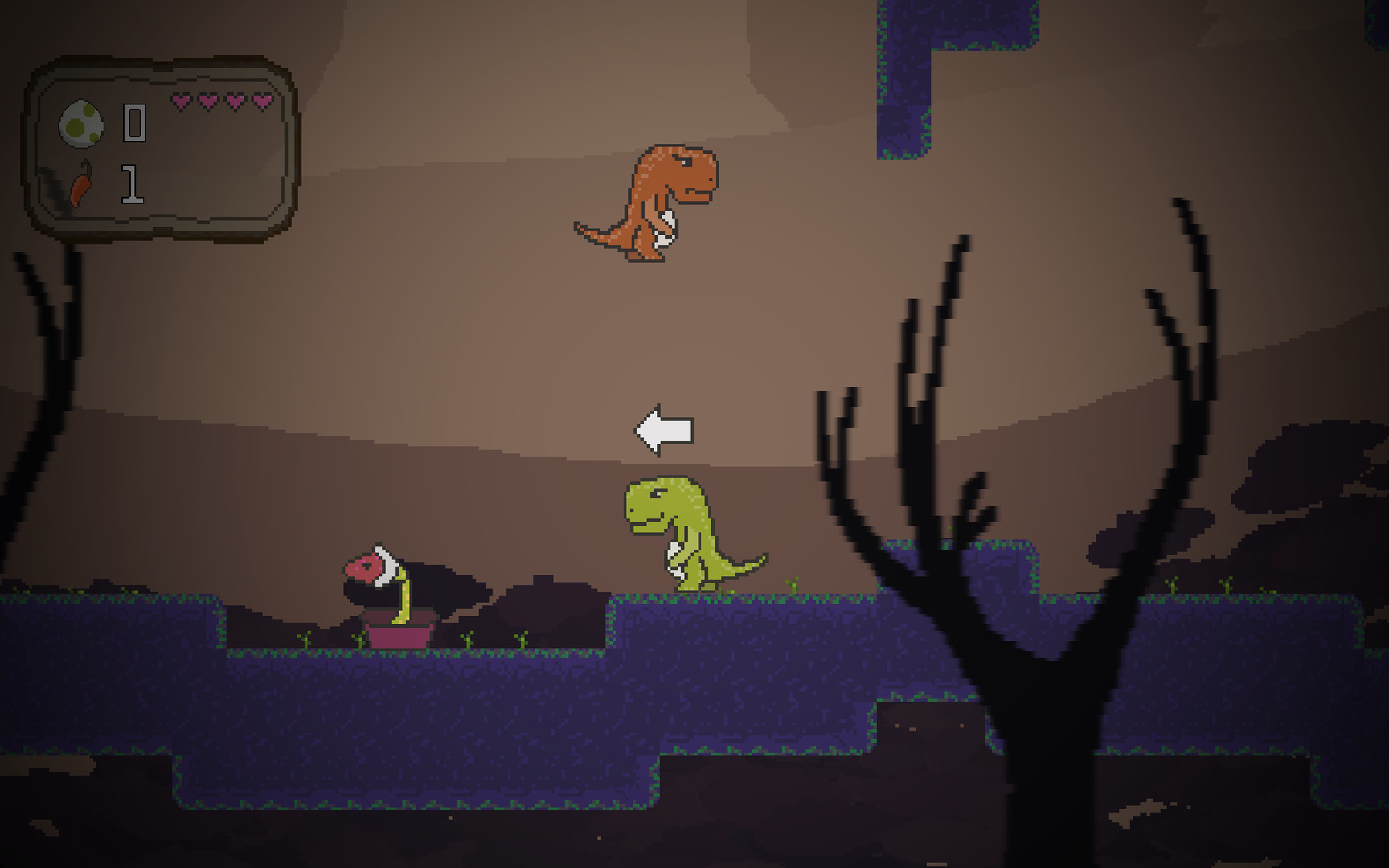
Task: Click the grass tuft beside the green dinosaur
Action: [x=792, y=584]
